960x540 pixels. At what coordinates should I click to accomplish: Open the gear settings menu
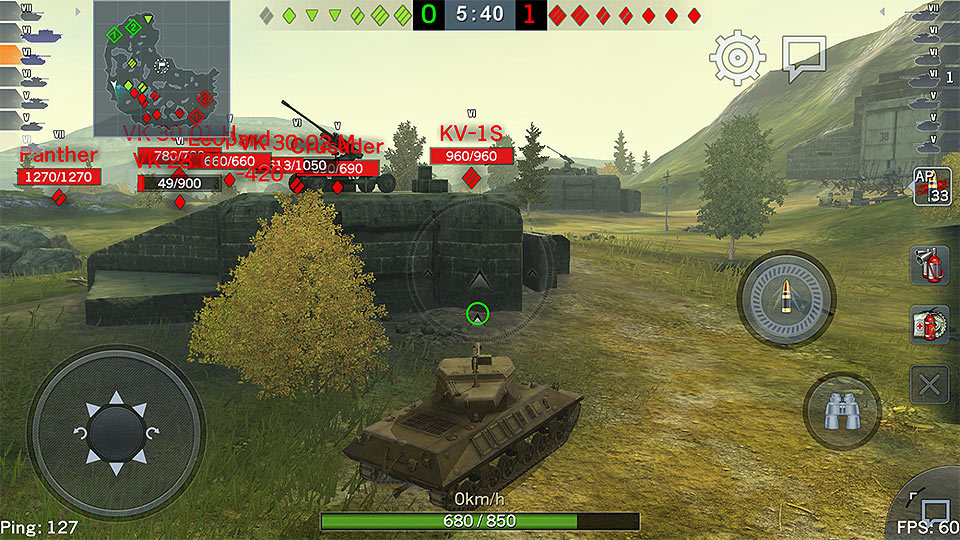coord(738,57)
